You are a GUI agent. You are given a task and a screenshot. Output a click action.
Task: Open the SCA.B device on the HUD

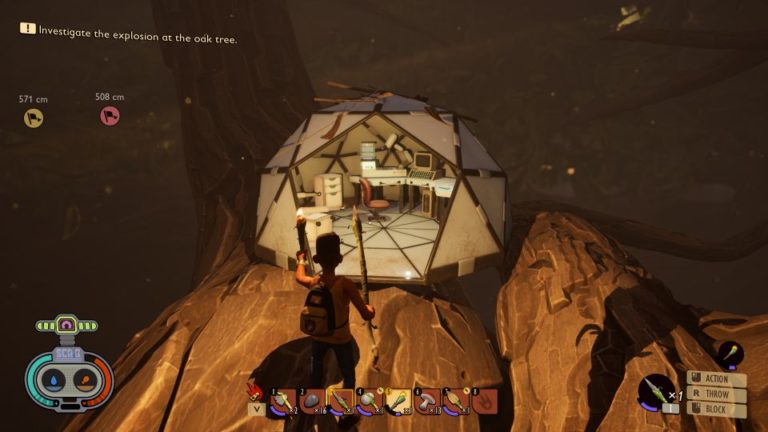[68, 366]
